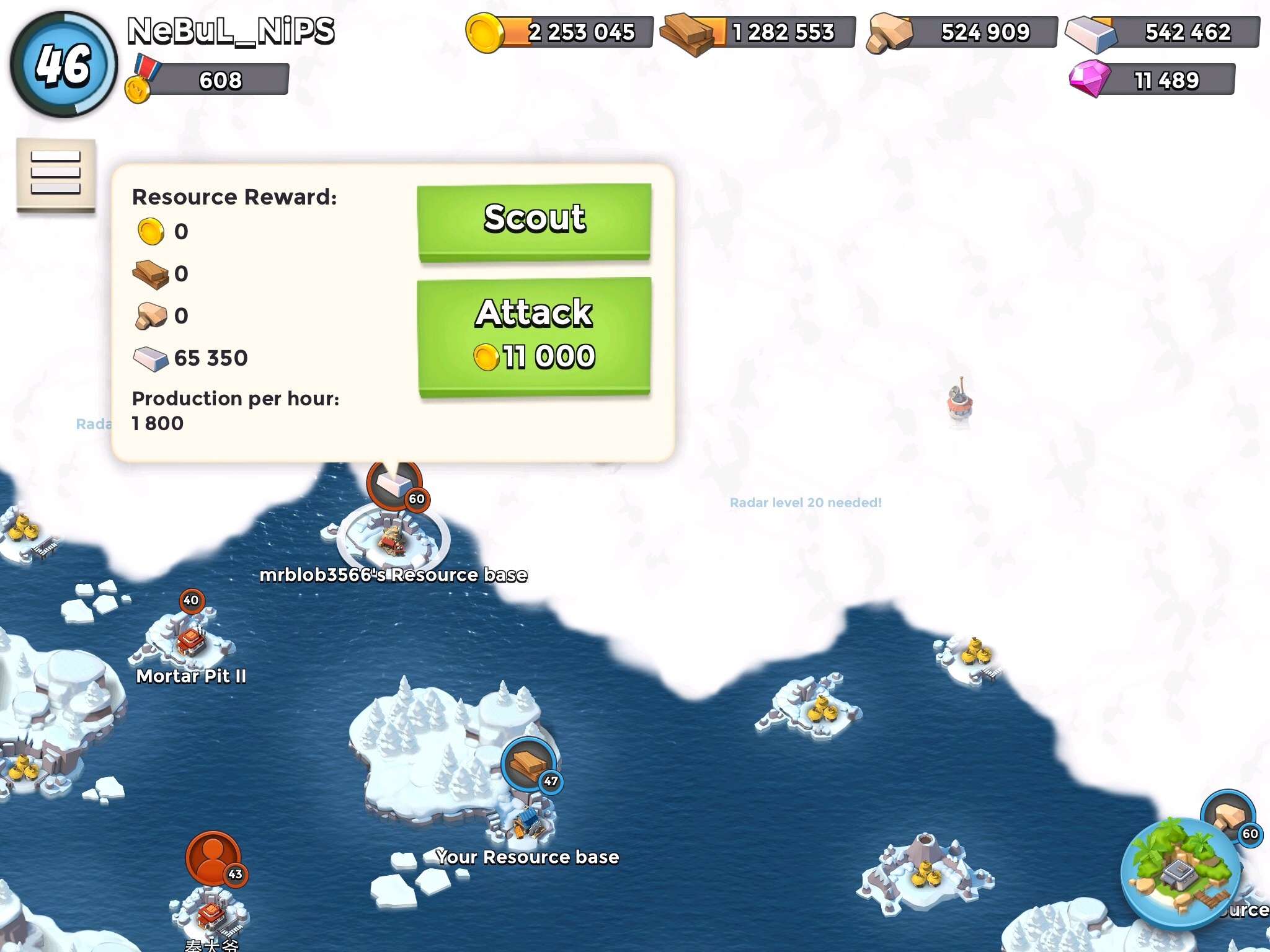1270x952 pixels.
Task: Select the level 43 player base marker
Action: point(213,858)
